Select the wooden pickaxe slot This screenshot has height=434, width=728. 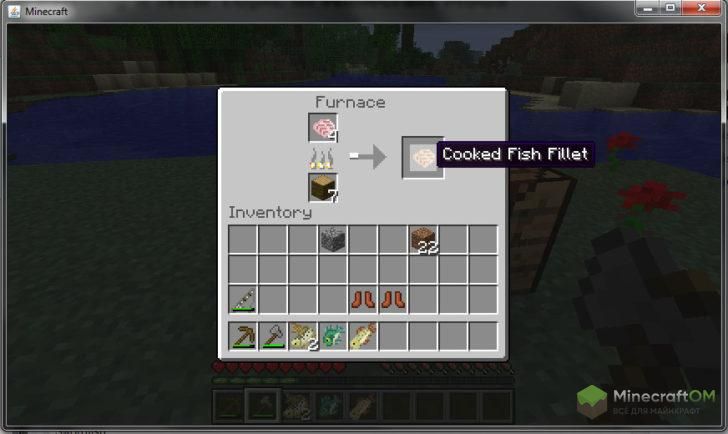[x=243, y=336]
